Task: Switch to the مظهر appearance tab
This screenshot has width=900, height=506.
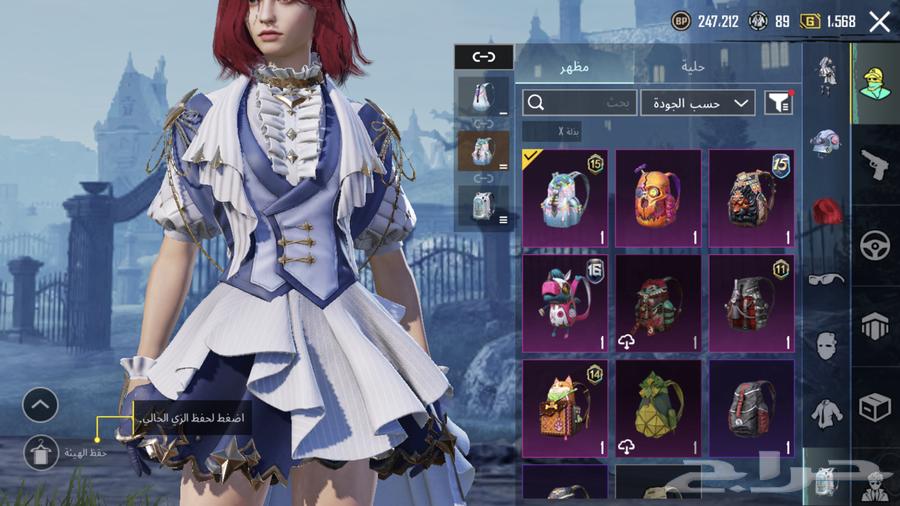Action: click(574, 67)
